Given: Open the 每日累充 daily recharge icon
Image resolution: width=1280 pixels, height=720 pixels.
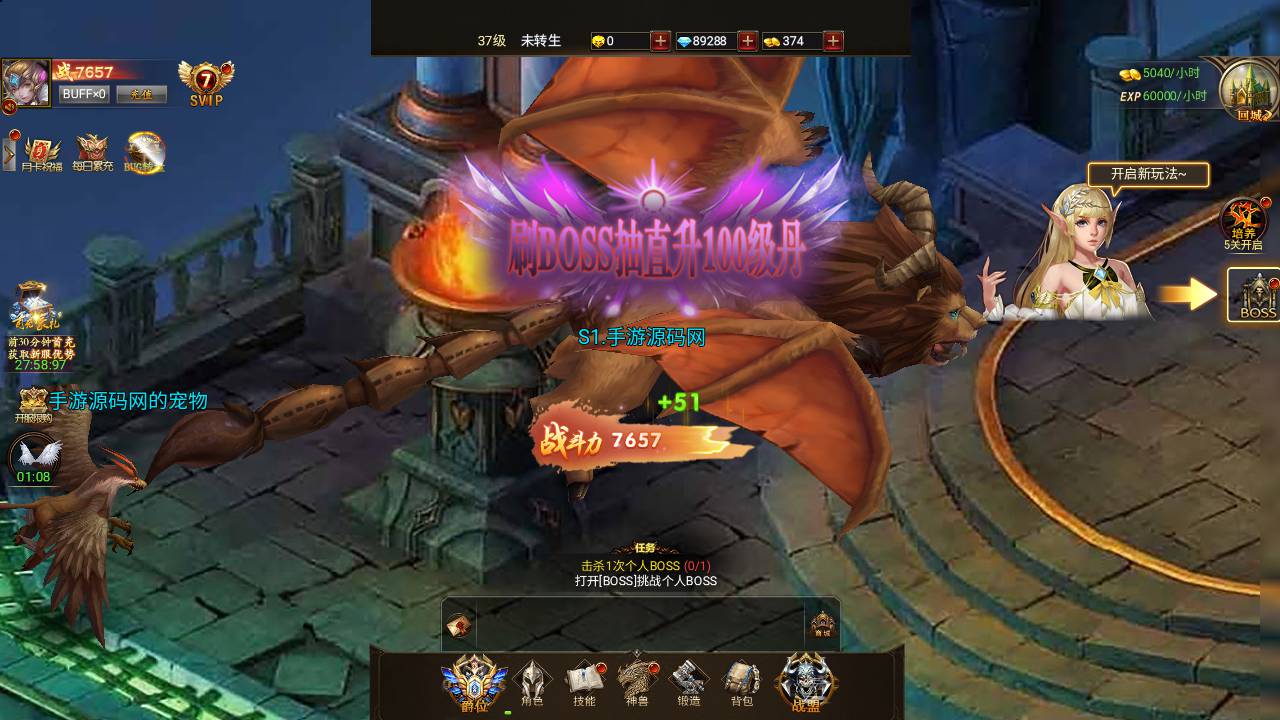Looking at the screenshot, I should pyautogui.click(x=93, y=153).
